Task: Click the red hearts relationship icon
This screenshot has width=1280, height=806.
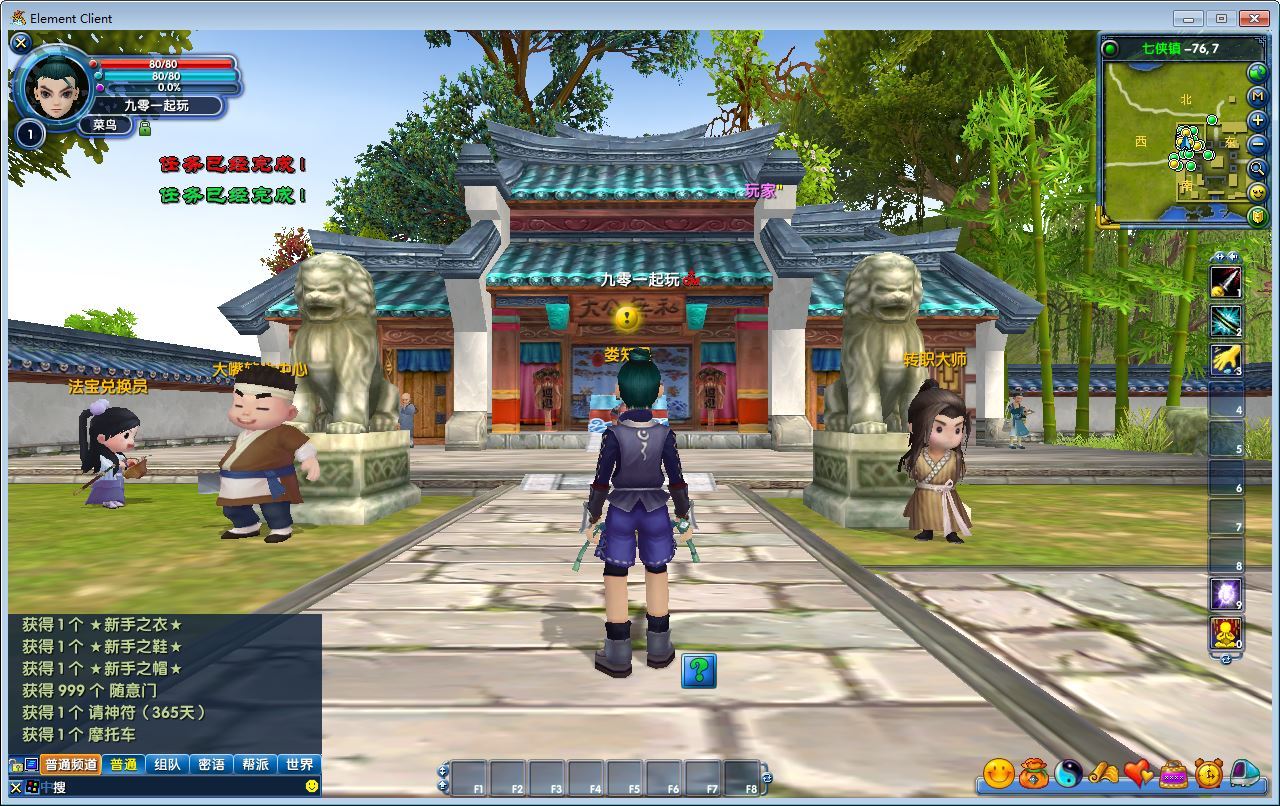Action: pyautogui.click(x=1138, y=773)
